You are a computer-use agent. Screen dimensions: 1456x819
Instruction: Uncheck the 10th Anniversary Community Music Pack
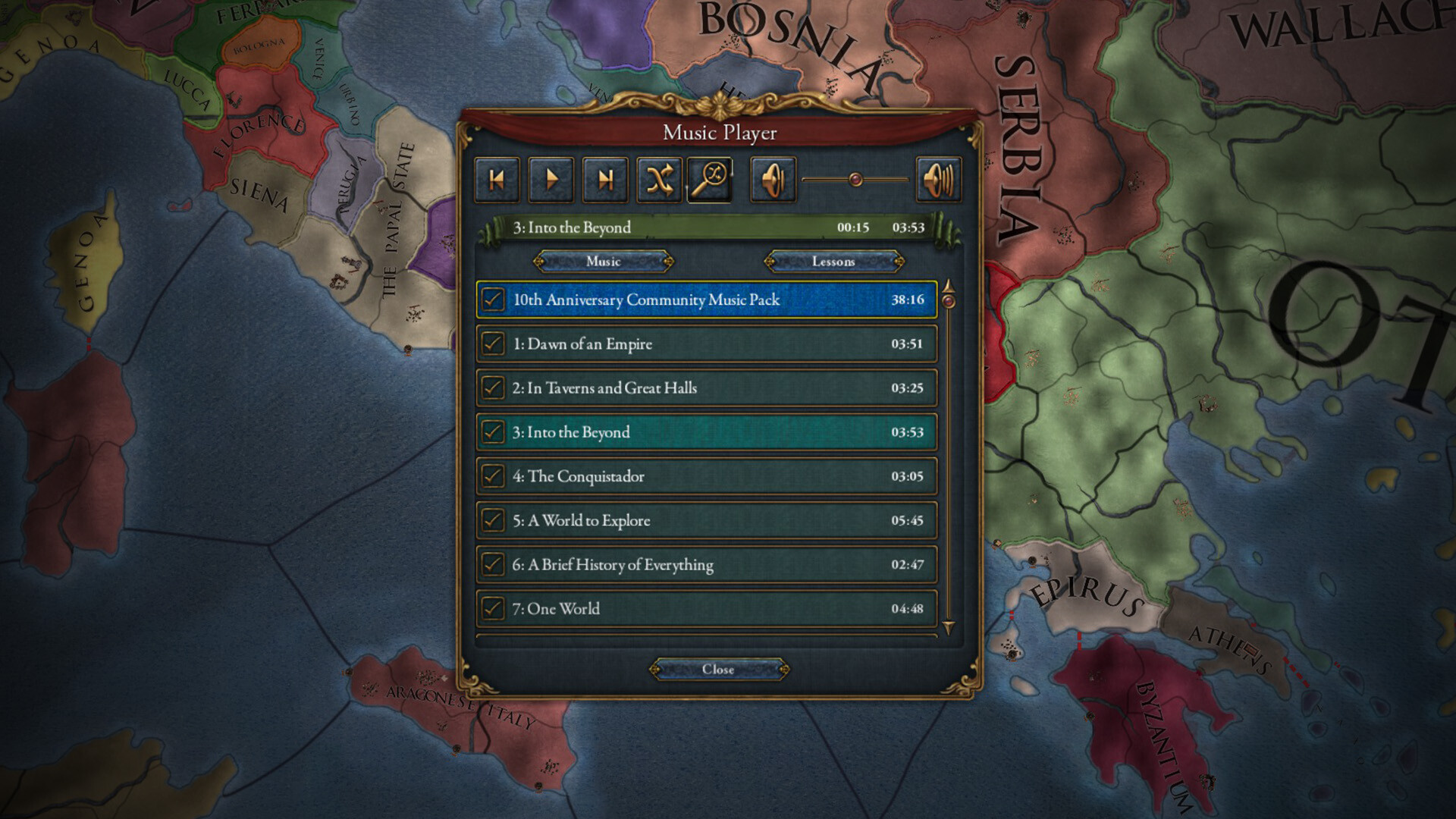pos(493,300)
